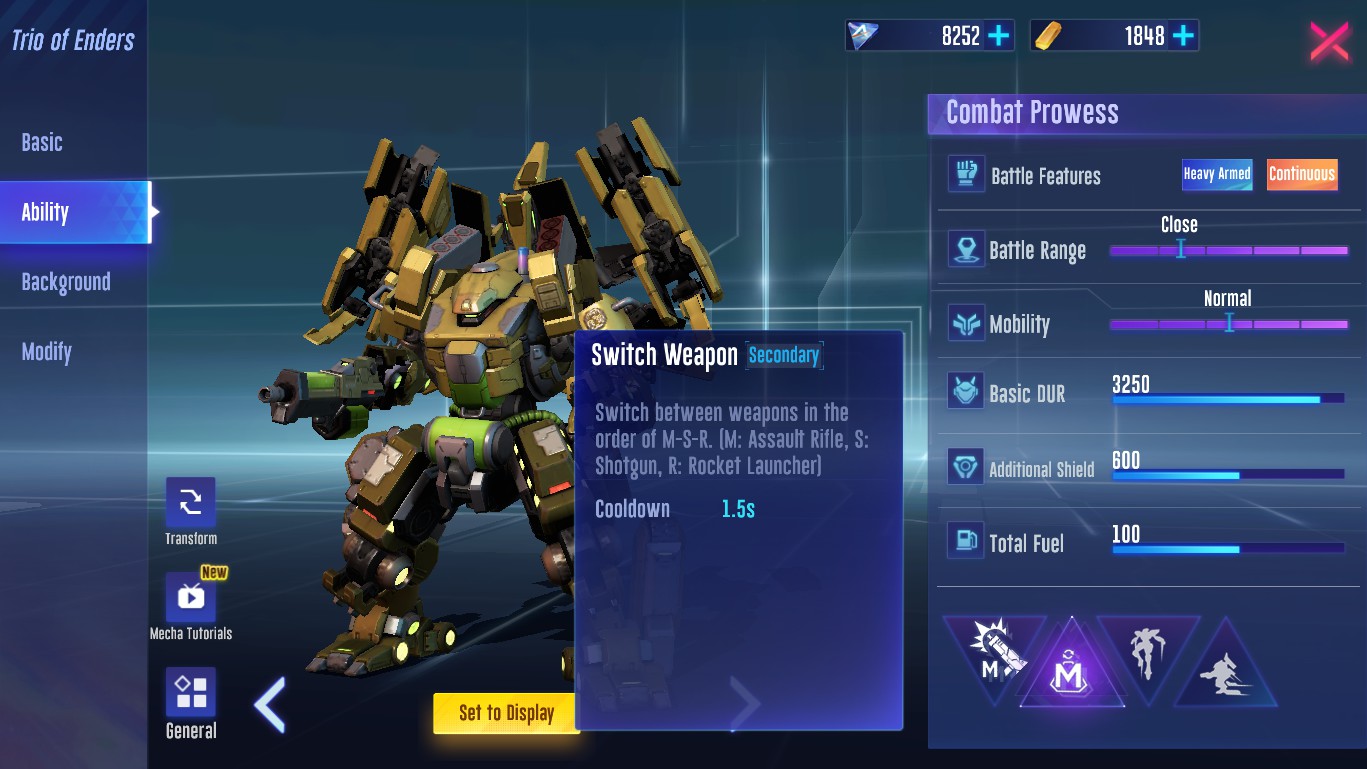Open the Modify tab
The image size is (1367, 769).
47,352
